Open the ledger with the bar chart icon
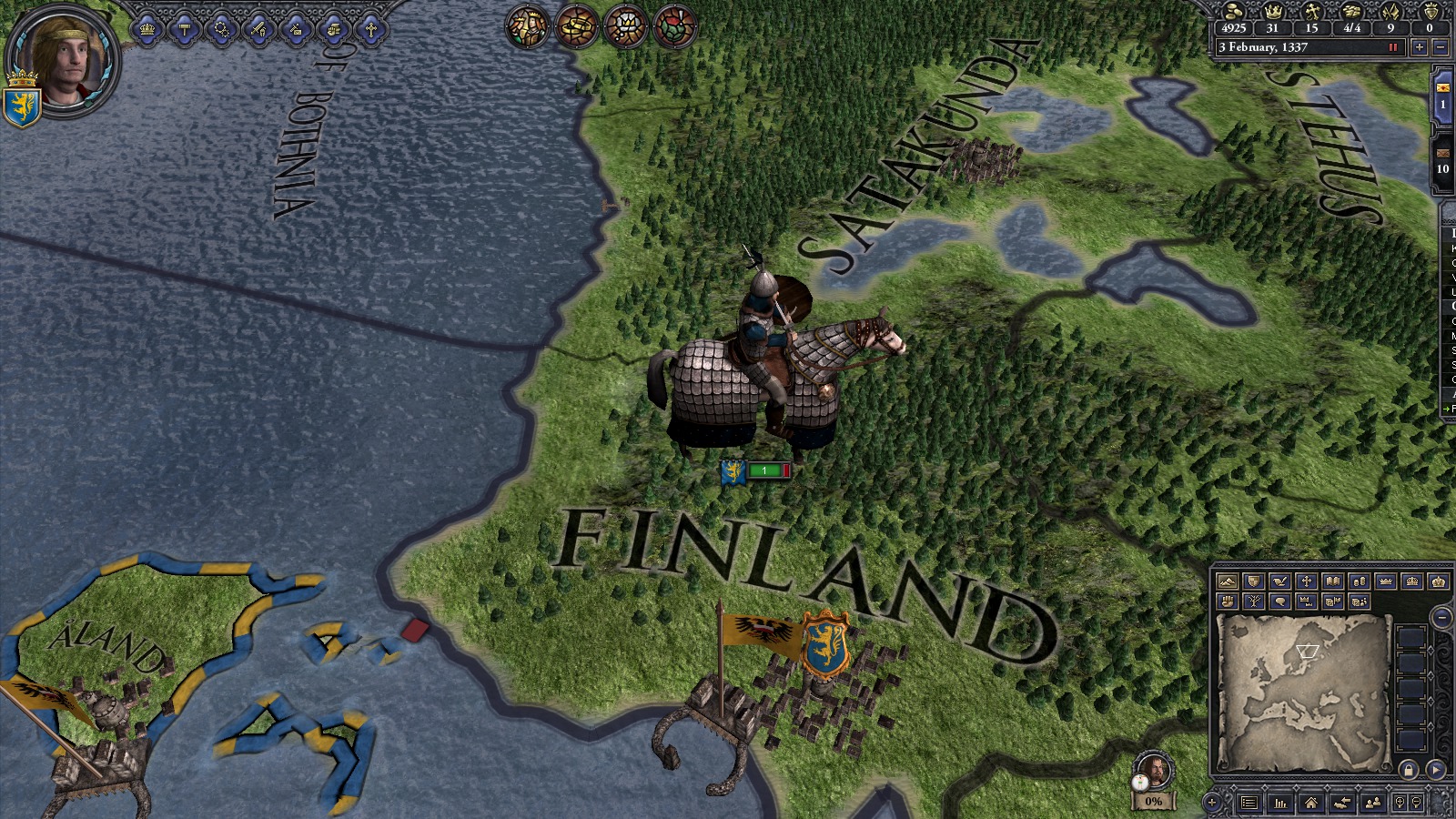The image size is (1456, 819). coord(1280,803)
